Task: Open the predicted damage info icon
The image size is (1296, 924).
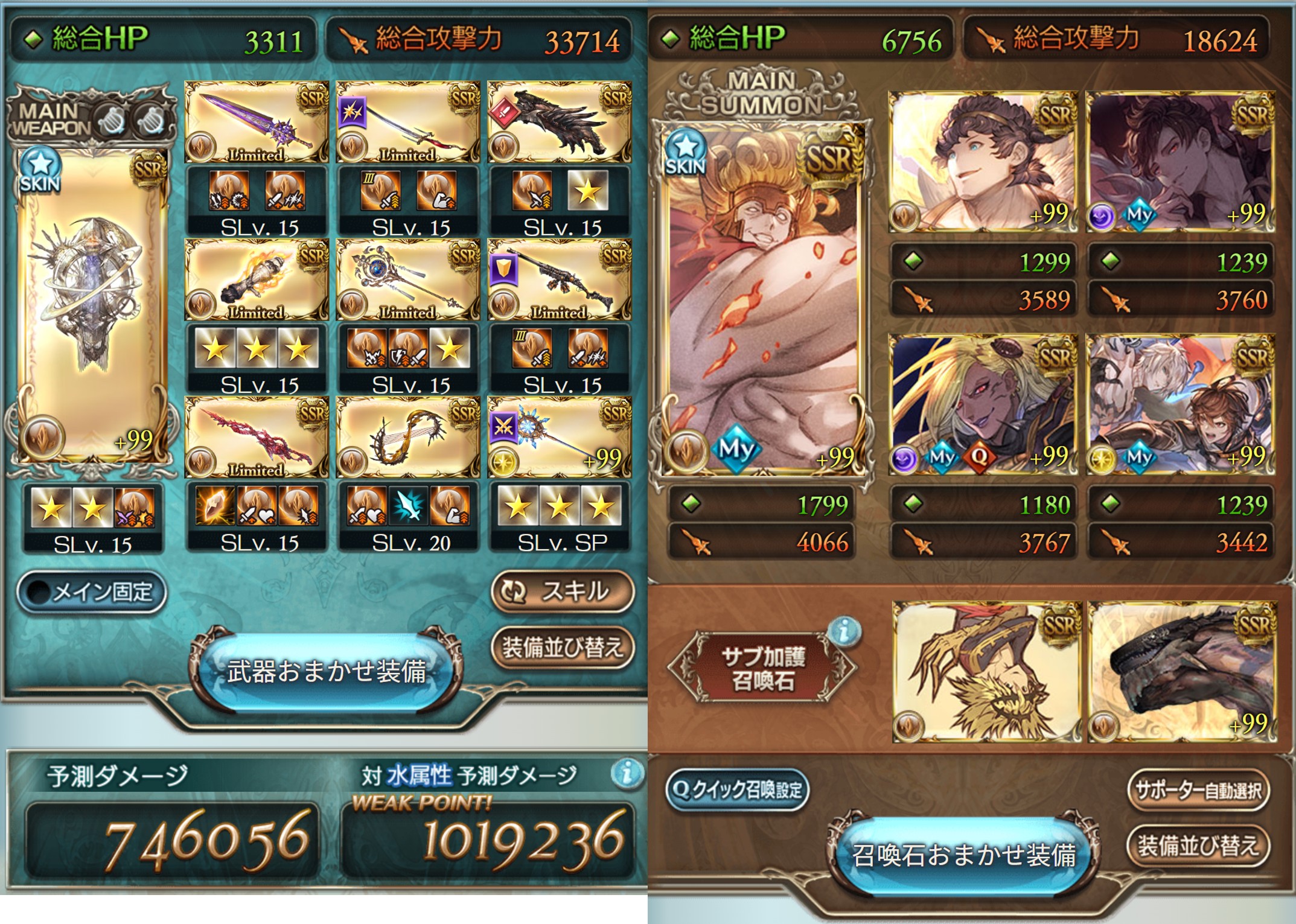Action: click(x=627, y=773)
